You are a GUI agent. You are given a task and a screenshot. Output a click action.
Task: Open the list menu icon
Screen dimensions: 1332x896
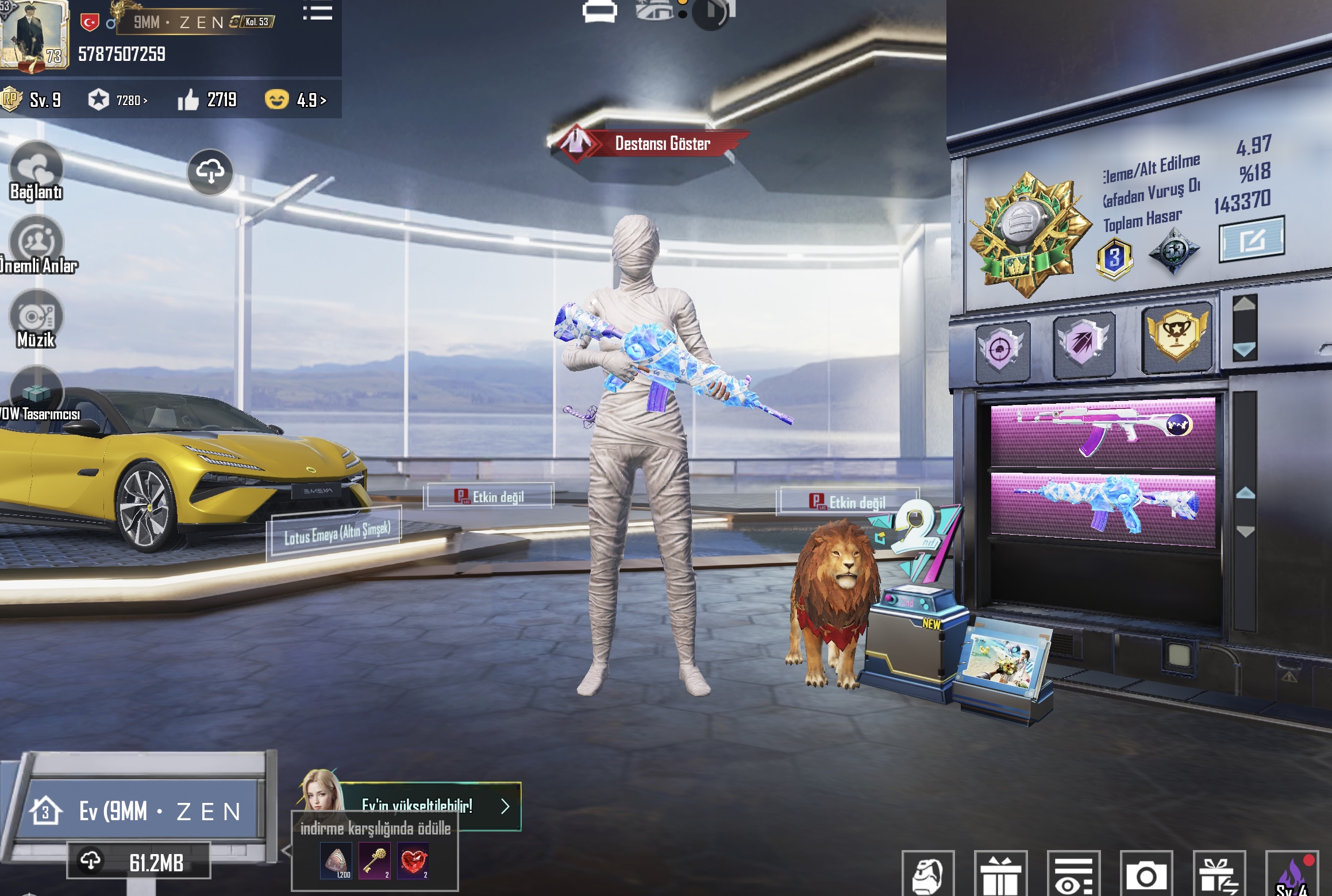coord(317,12)
